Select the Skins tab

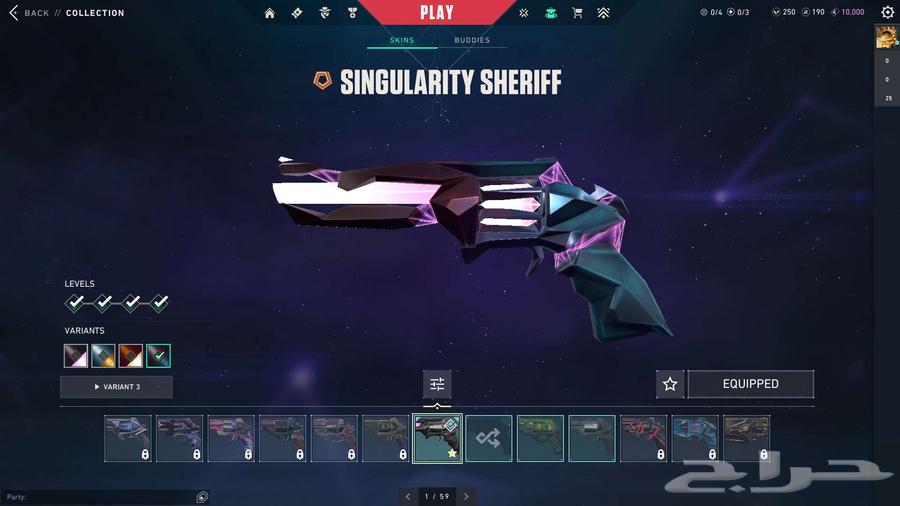click(x=402, y=40)
